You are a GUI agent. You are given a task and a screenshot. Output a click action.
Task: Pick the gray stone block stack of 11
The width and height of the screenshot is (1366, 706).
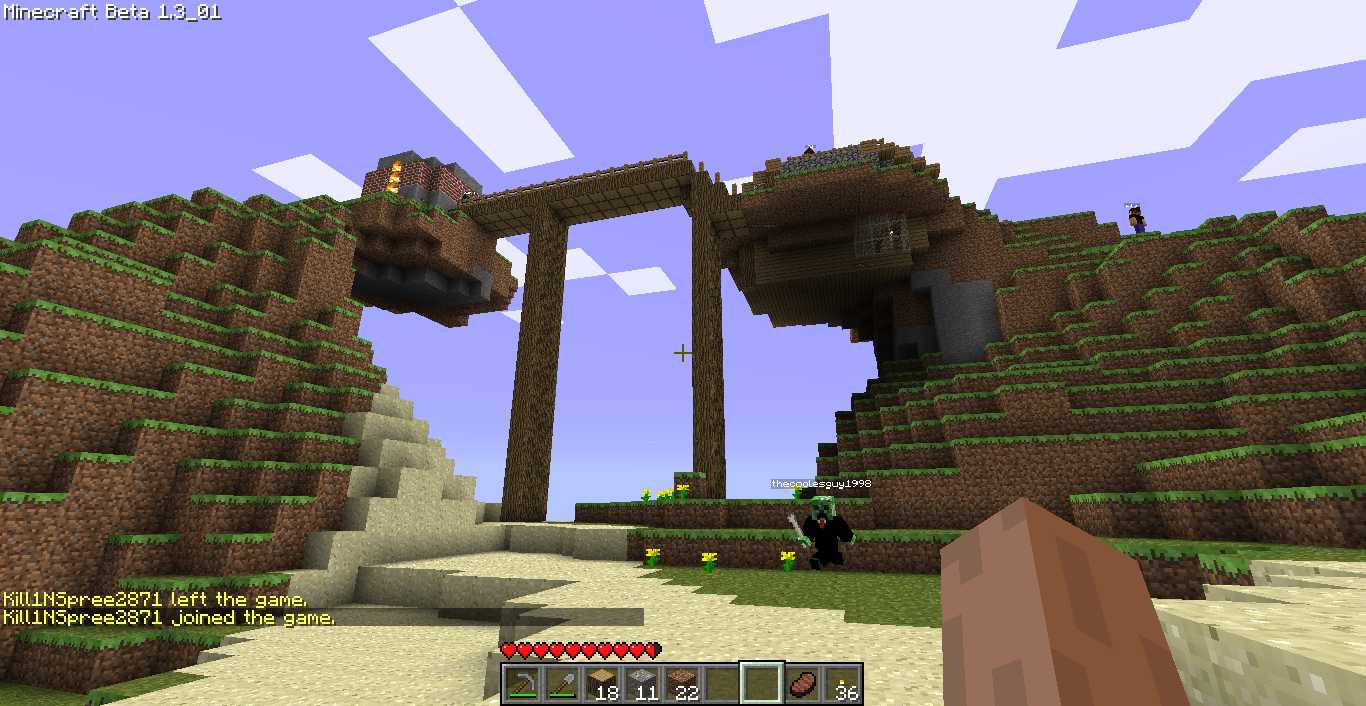(x=641, y=684)
